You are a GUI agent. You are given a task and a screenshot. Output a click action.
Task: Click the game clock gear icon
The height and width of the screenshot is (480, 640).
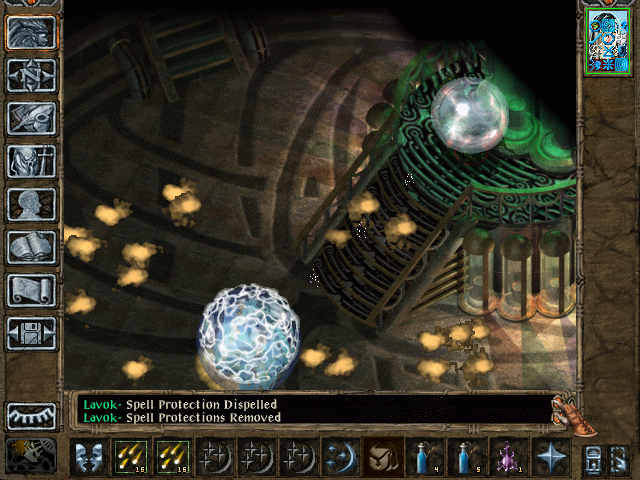(31, 455)
